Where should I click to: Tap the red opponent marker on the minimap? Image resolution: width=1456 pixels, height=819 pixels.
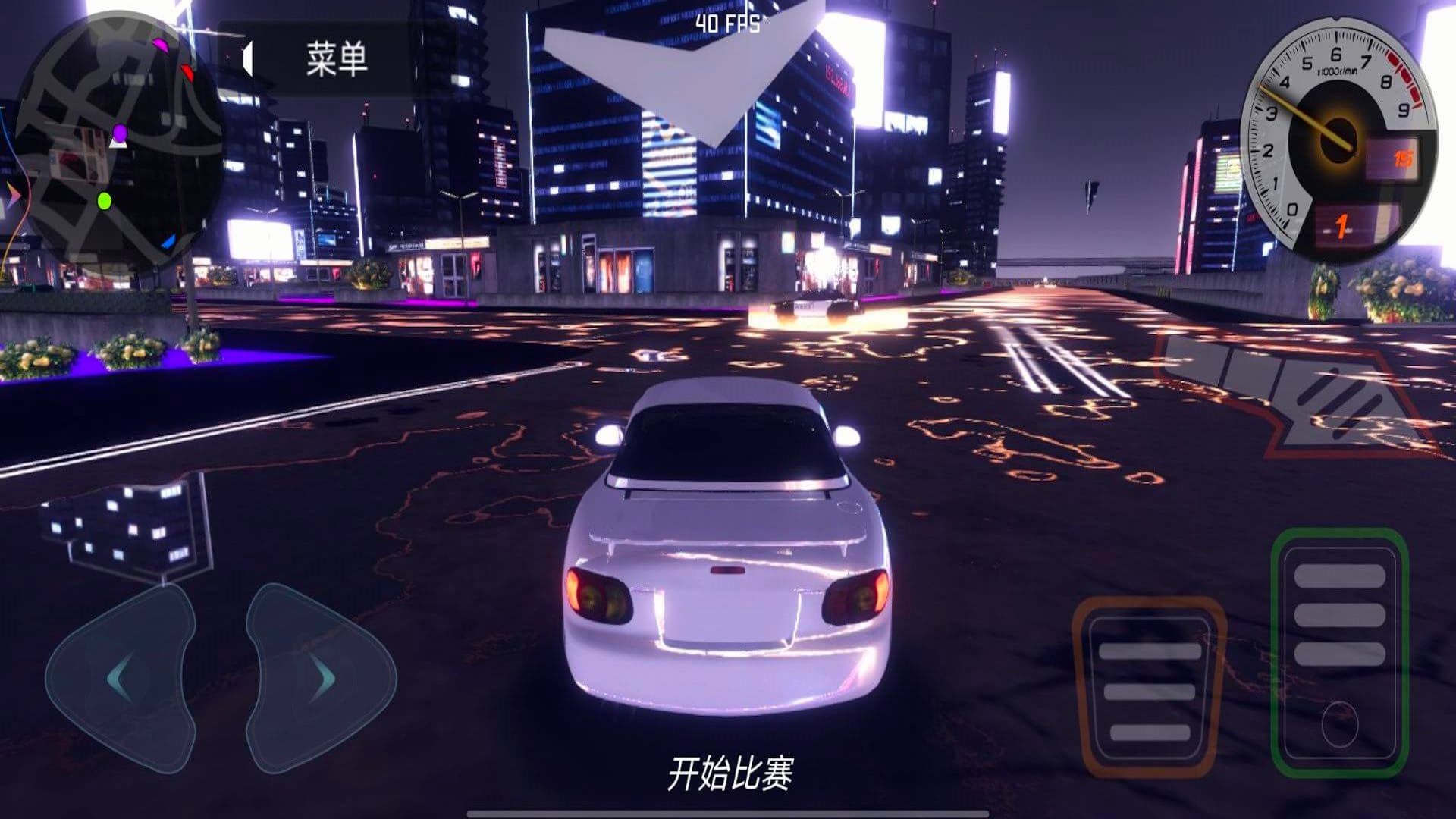point(187,72)
